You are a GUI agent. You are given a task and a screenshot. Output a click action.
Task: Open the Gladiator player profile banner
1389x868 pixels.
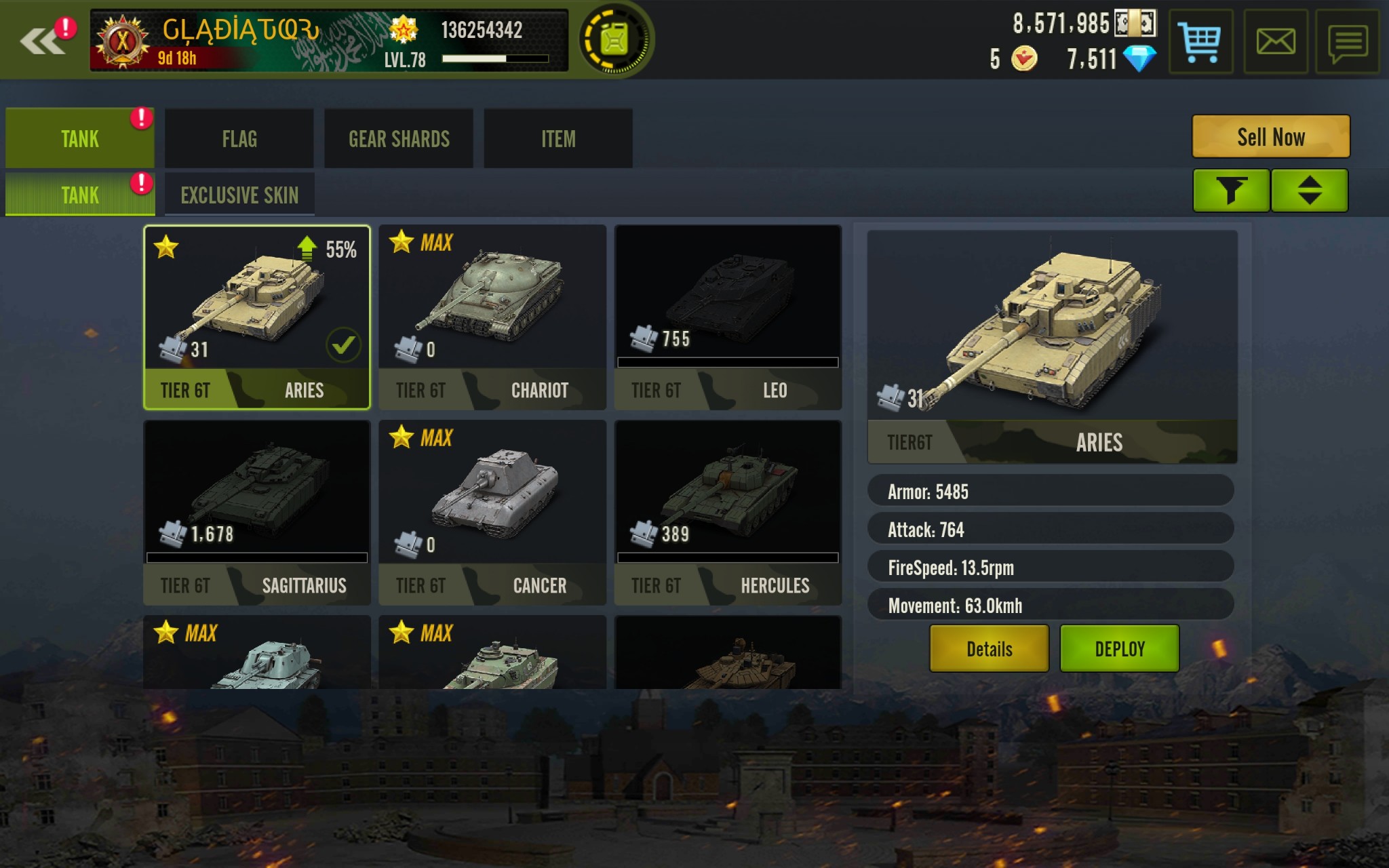pyautogui.click(x=329, y=41)
